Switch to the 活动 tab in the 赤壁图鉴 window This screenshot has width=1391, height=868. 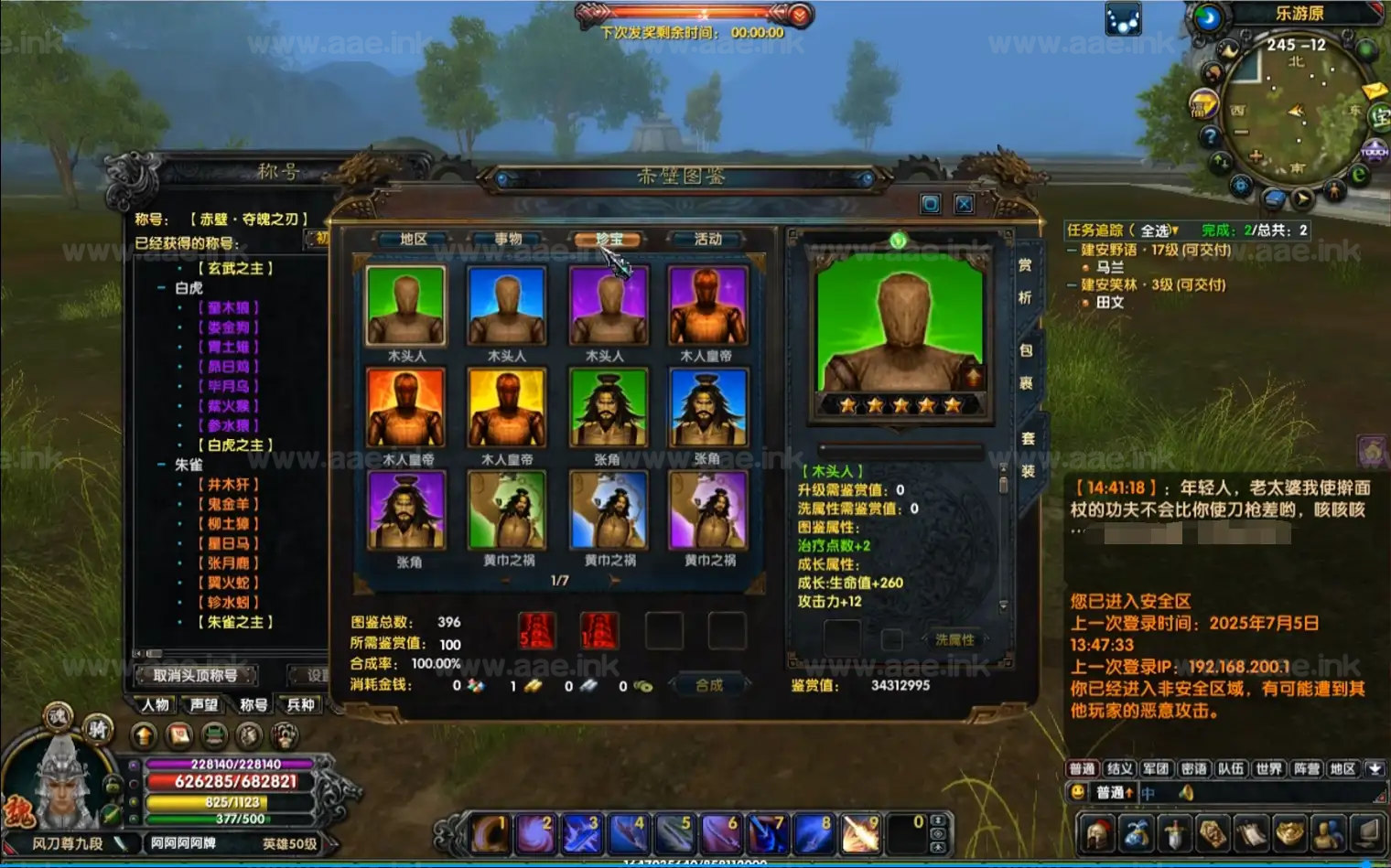707,240
